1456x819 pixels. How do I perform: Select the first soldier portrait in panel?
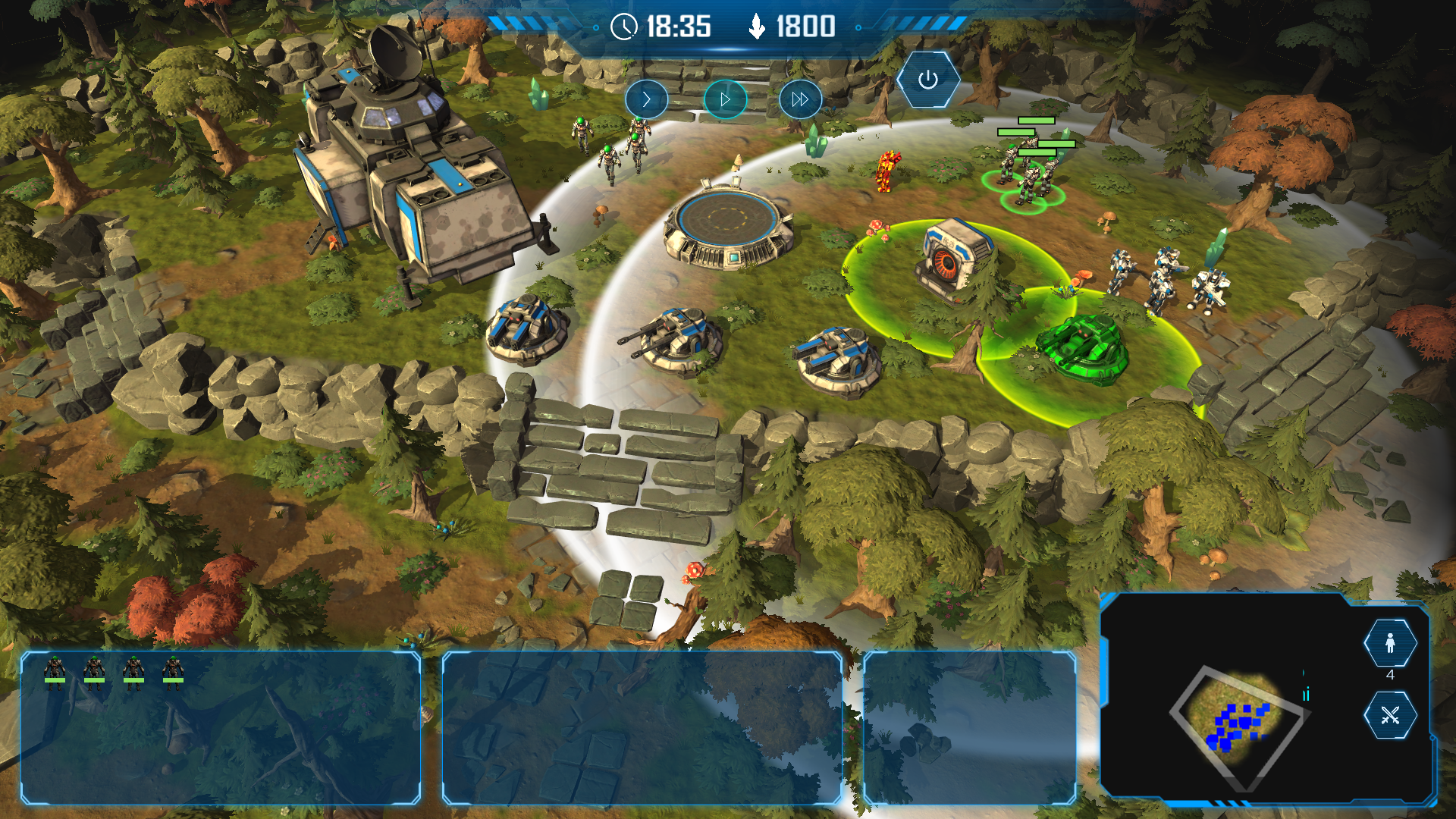point(55,672)
